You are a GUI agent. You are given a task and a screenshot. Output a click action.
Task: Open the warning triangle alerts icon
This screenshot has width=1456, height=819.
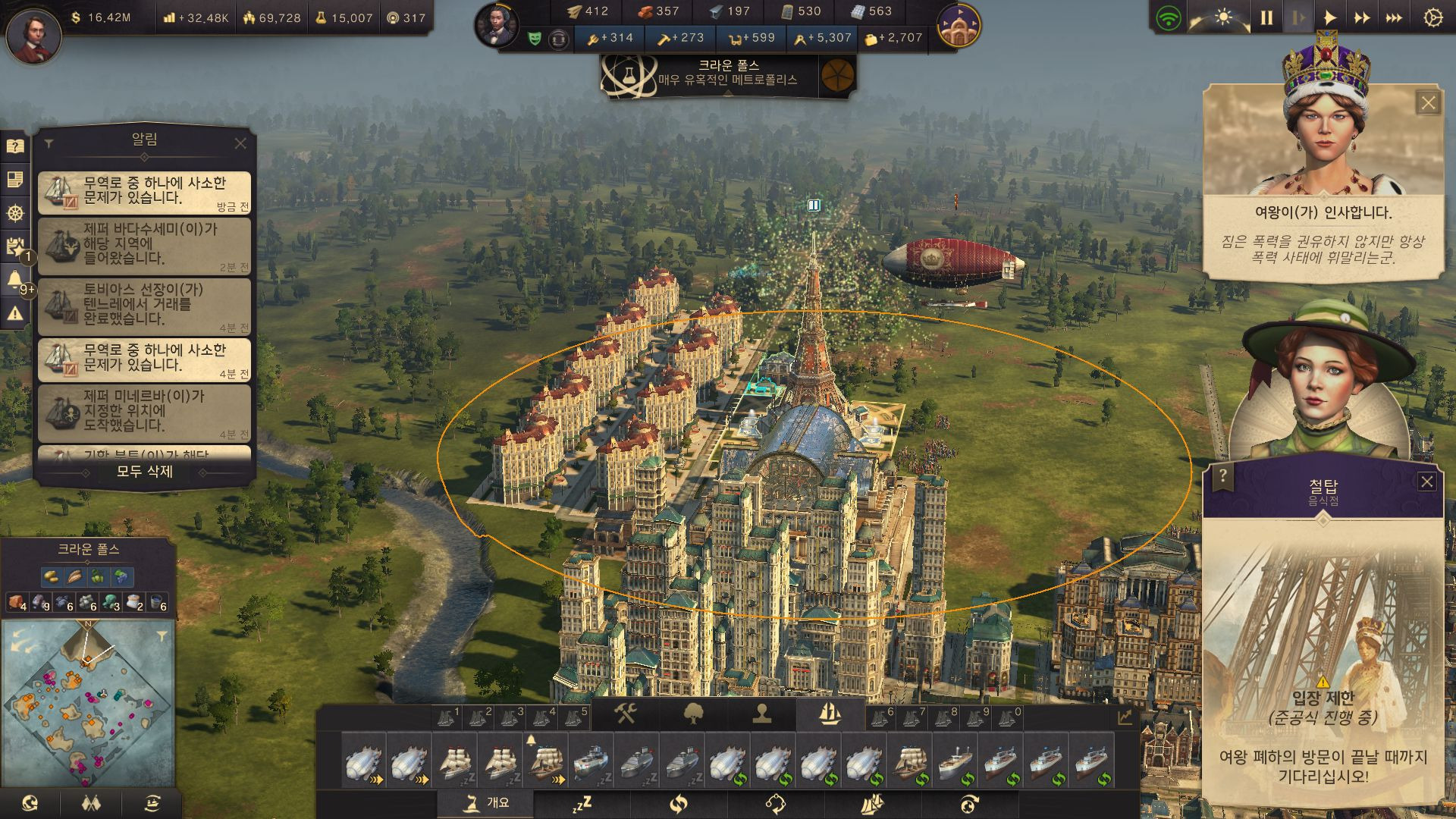(14, 312)
